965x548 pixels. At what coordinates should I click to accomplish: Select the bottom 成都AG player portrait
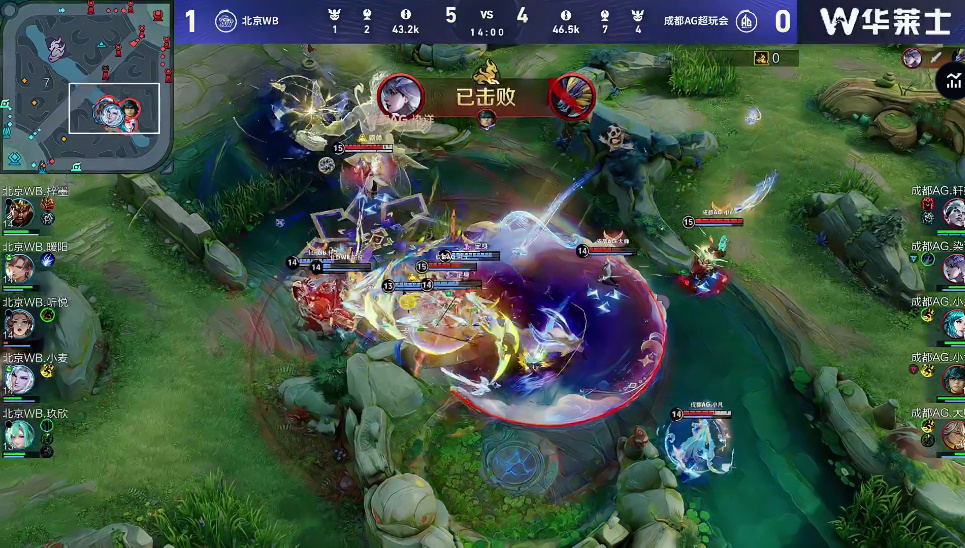pos(951,435)
